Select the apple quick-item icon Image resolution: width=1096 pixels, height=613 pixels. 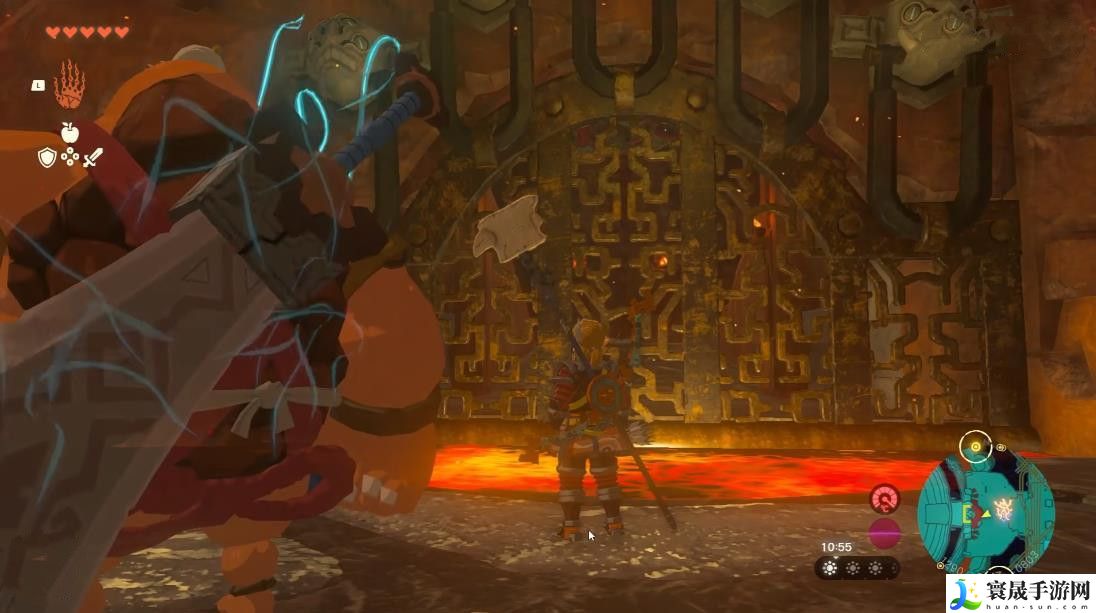pos(69,132)
